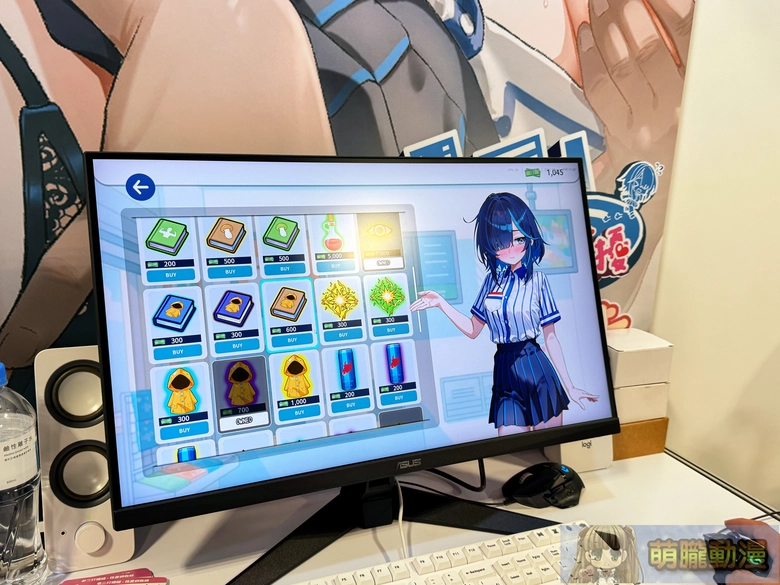Buy the blue-glow yellow raincoat for 300
Image resolution: width=780 pixels, height=585 pixels.
click(x=180, y=429)
